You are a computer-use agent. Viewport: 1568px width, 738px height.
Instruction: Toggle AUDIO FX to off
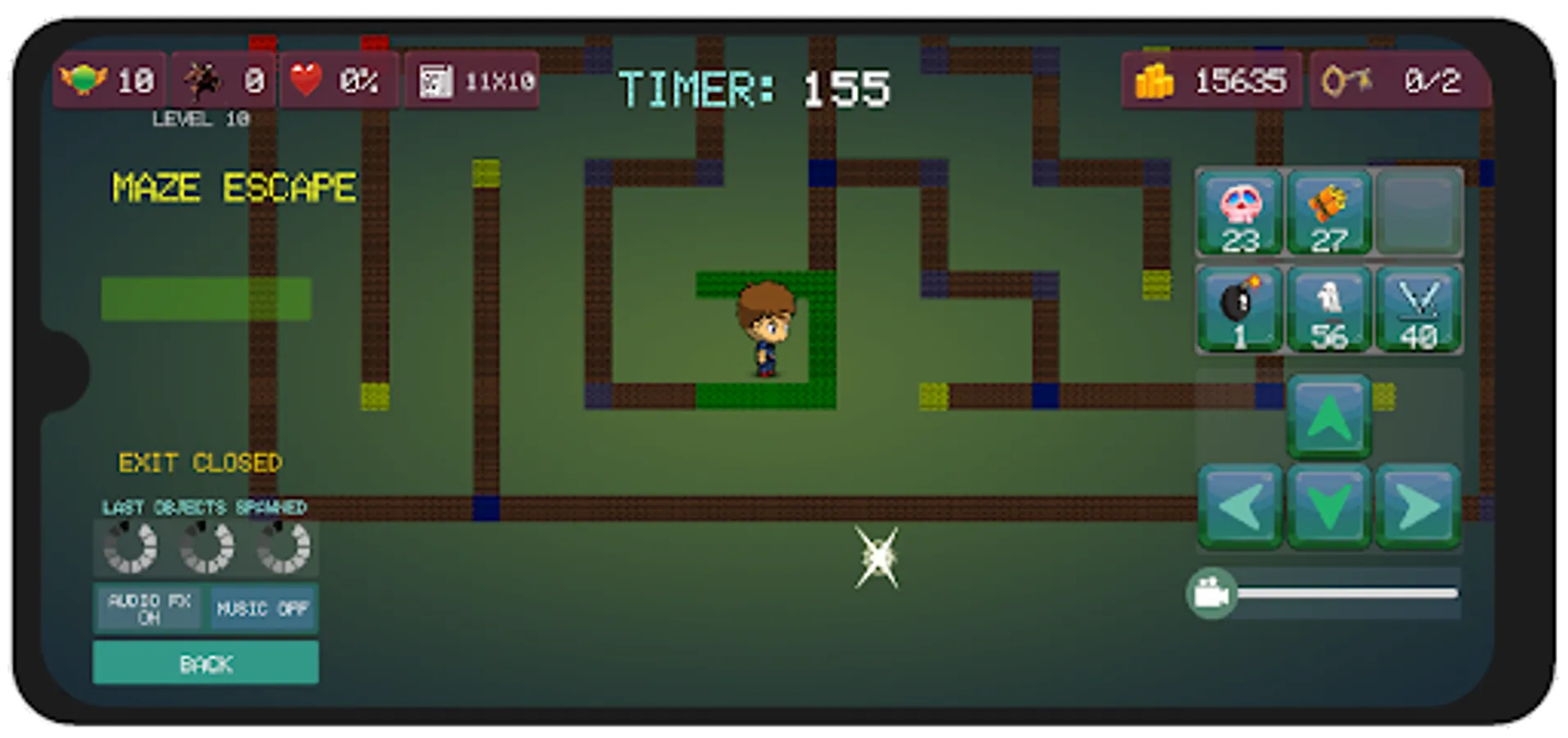click(x=149, y=607)
